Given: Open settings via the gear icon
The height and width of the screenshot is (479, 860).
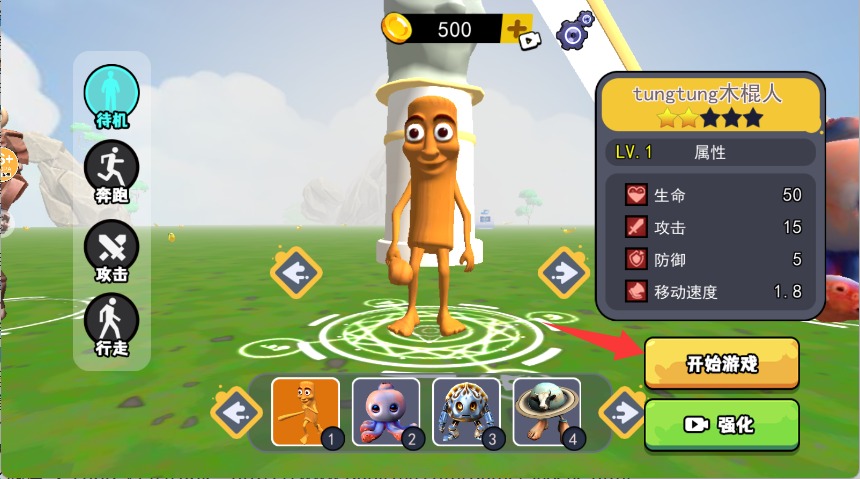Looking at the screenshot, I should point(574,33).
